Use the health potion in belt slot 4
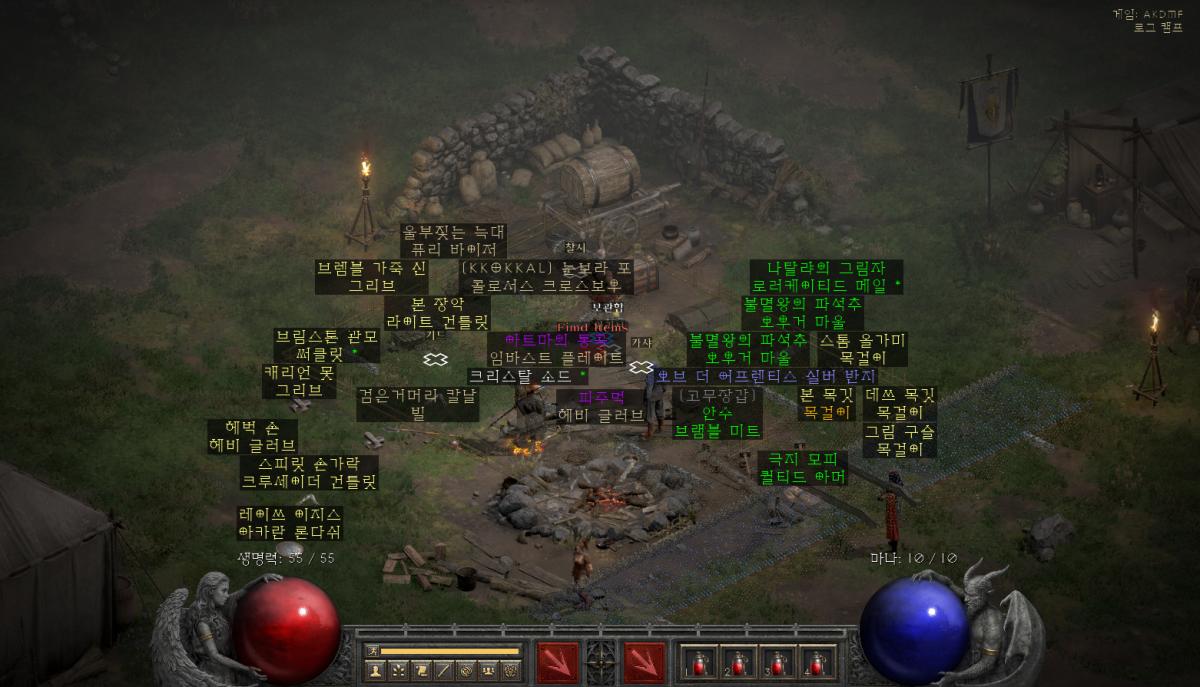 pos(817,661)
